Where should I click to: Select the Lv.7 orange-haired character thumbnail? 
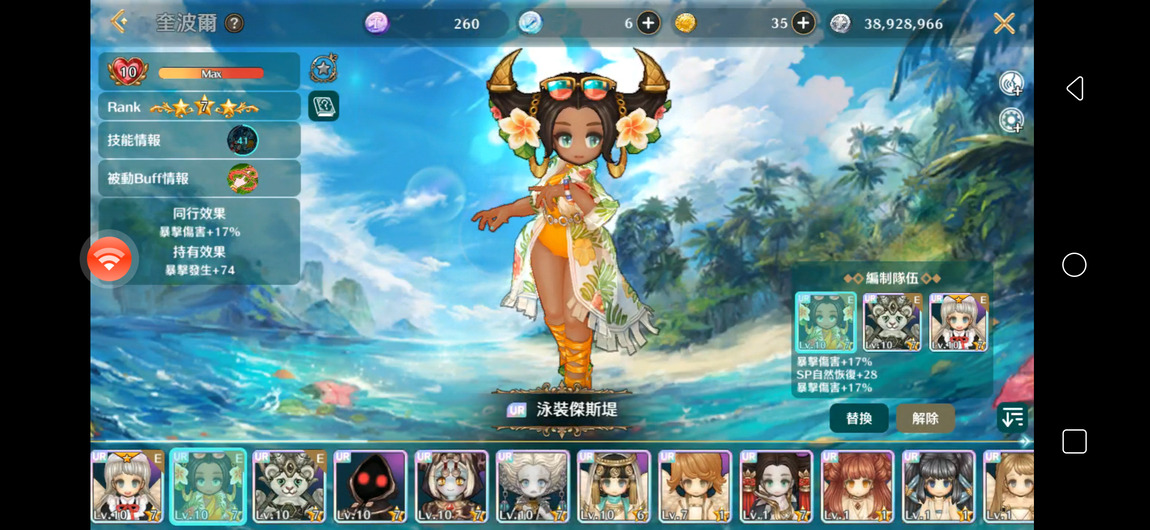pyautogui.click(x=694, y=487)
